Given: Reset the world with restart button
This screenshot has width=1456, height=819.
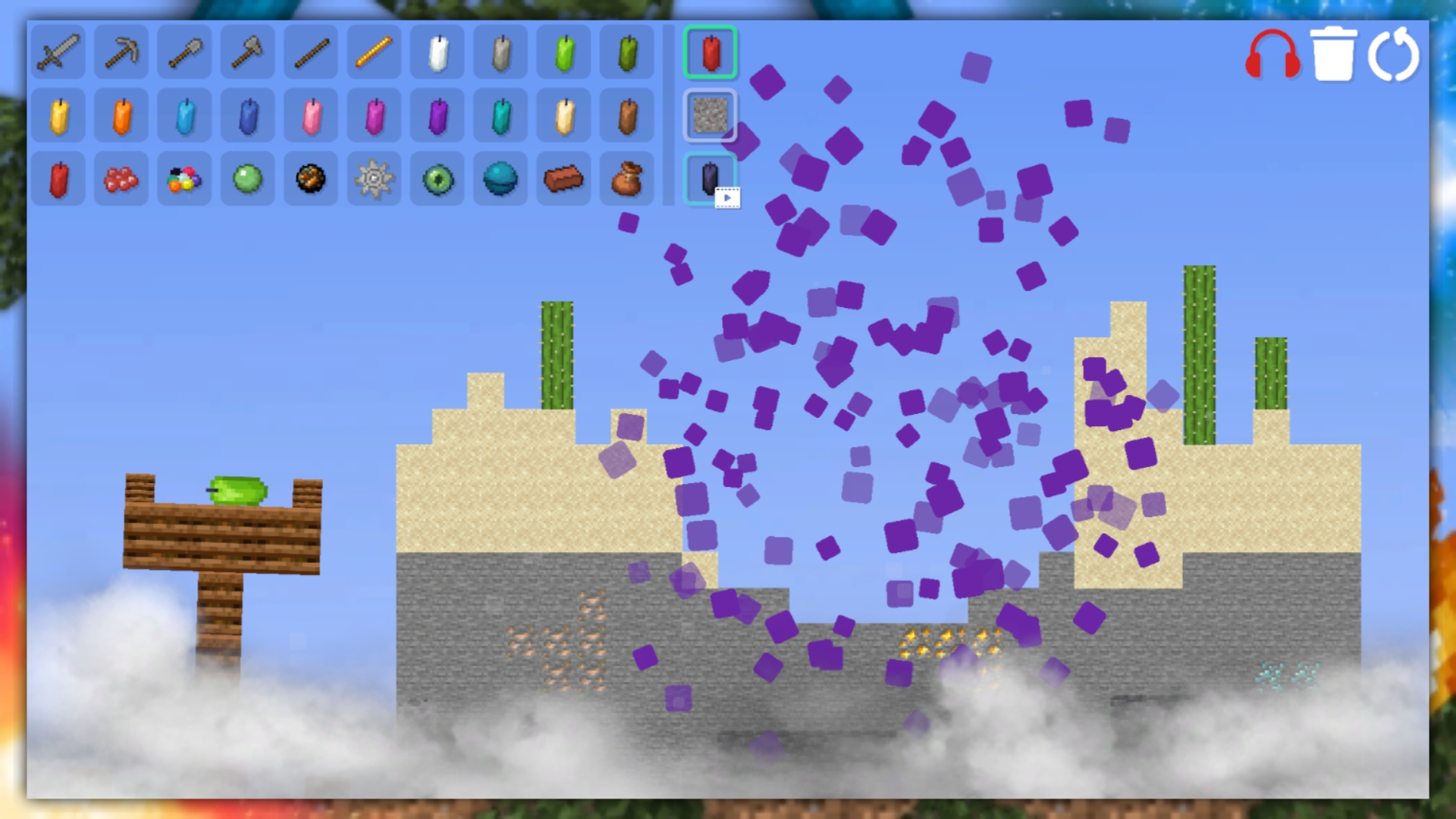Looking at the screenshot, I should [x=1395, y=53].
